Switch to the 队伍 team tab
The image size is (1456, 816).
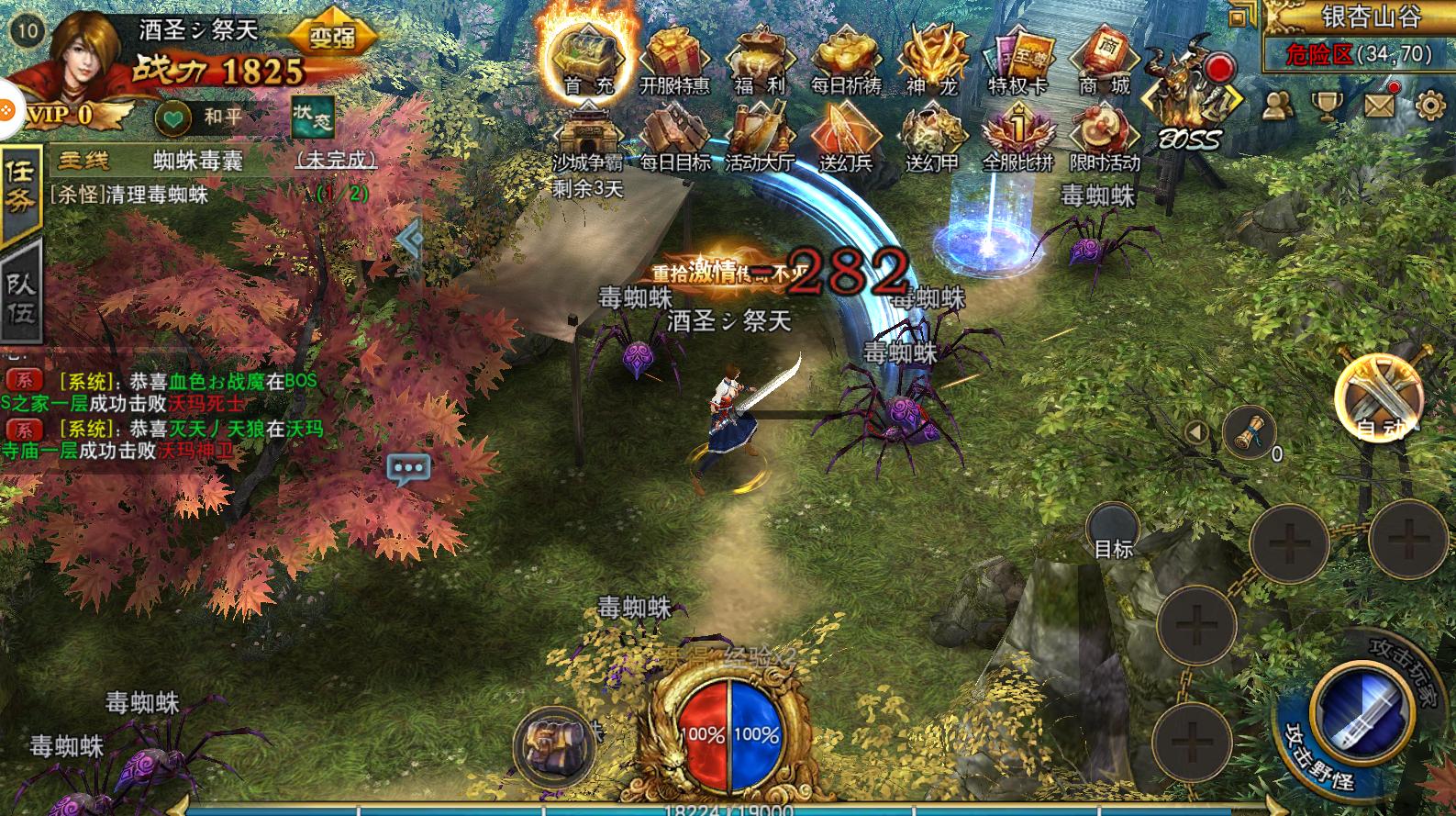20,296
